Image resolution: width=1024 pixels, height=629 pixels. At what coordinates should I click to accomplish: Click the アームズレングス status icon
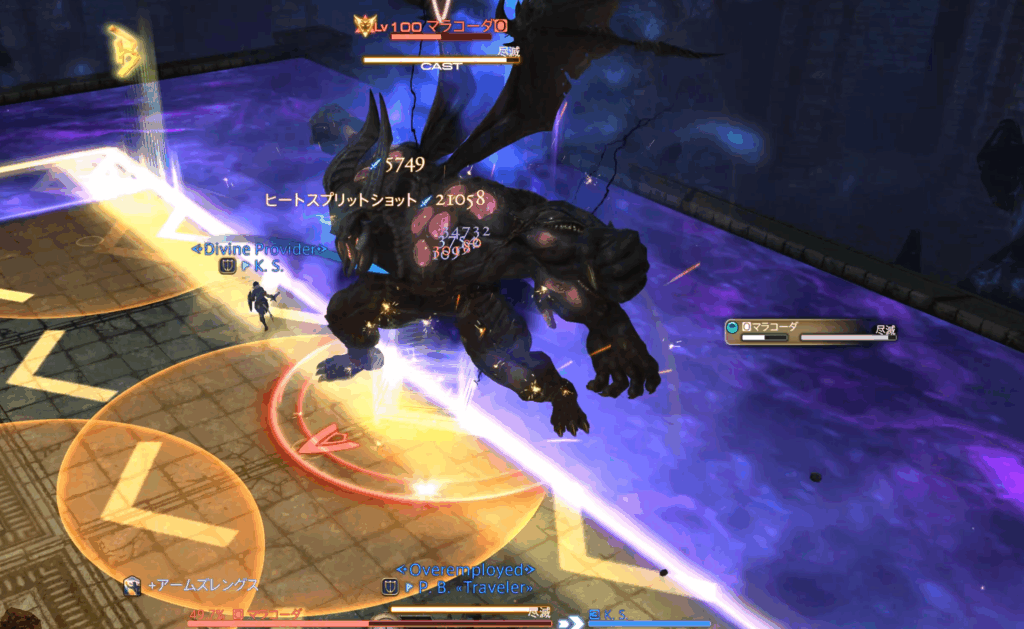click(131, 586)
